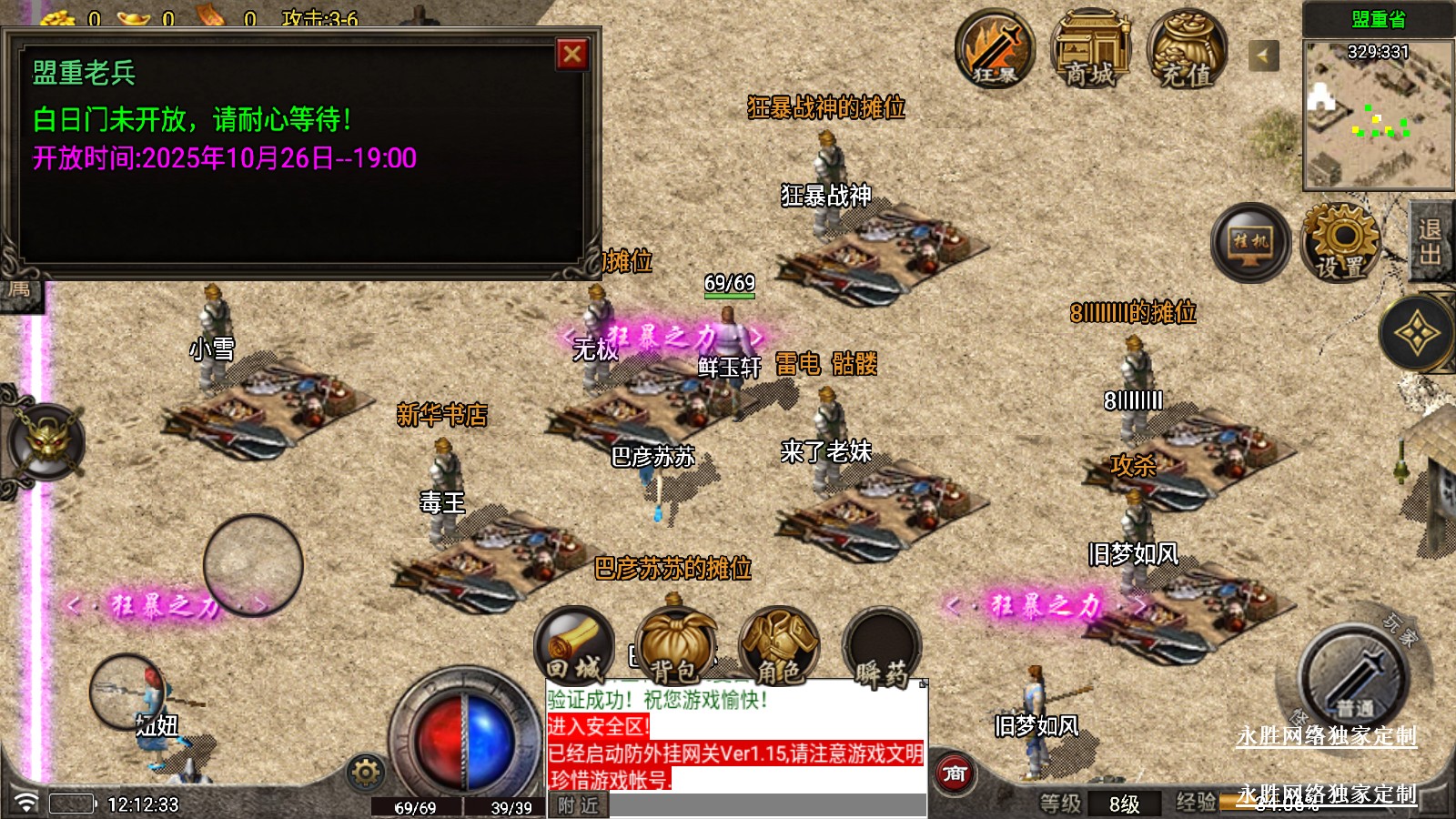Click the small gear beside the health orb
The width and height of the screenshot is (1456, 819).
366,773
